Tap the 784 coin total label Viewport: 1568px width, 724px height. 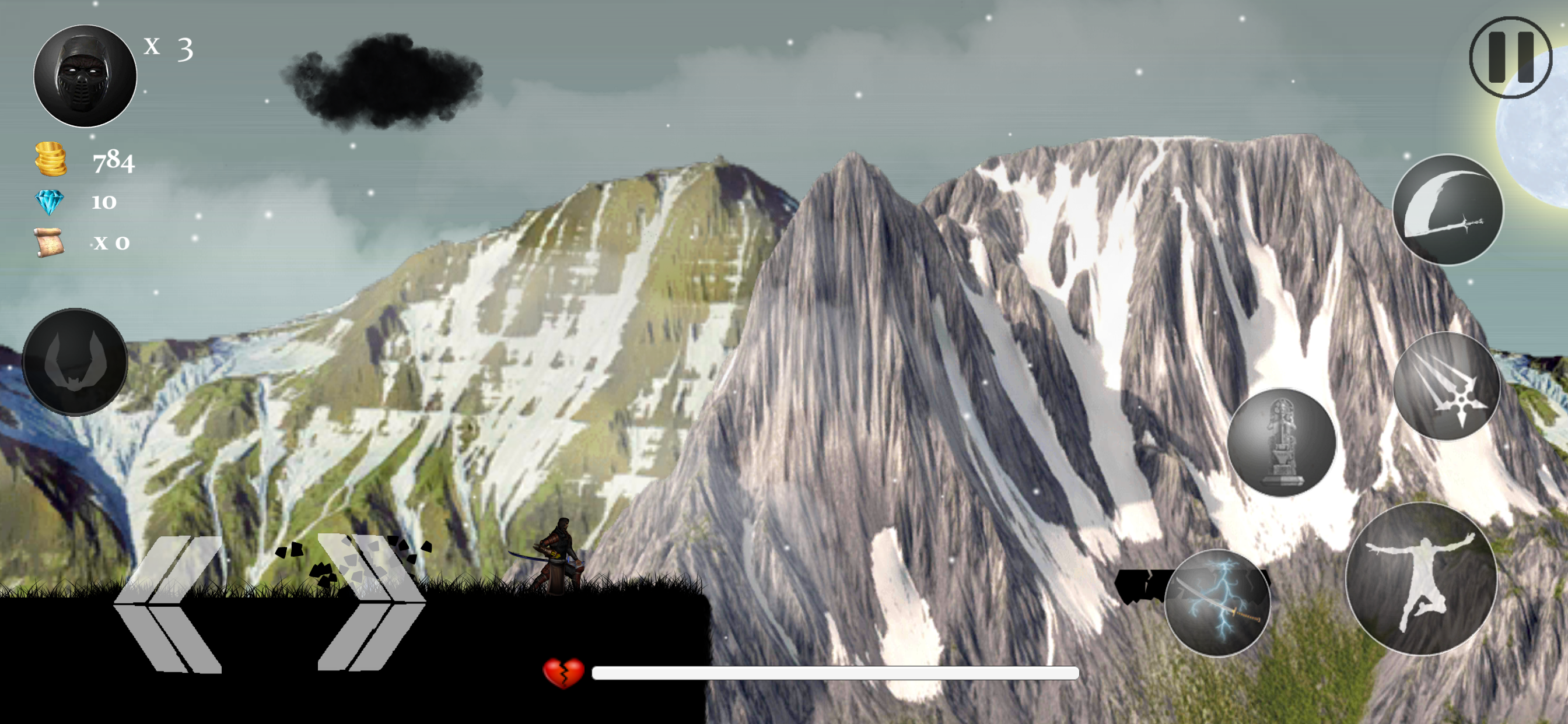(113, 162)
